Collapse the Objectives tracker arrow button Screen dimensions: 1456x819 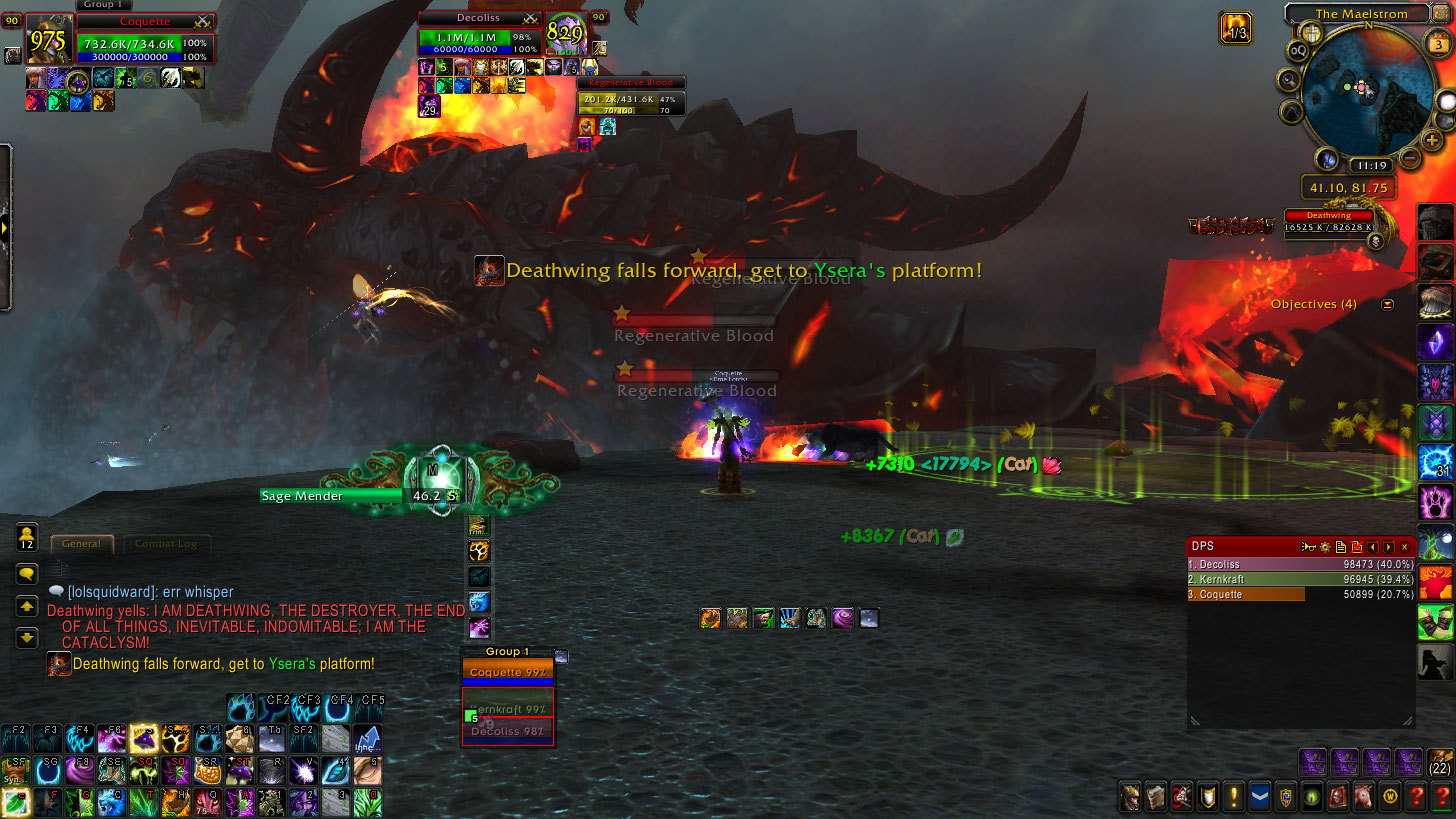pyautogui.click(x=1388, y=304)
